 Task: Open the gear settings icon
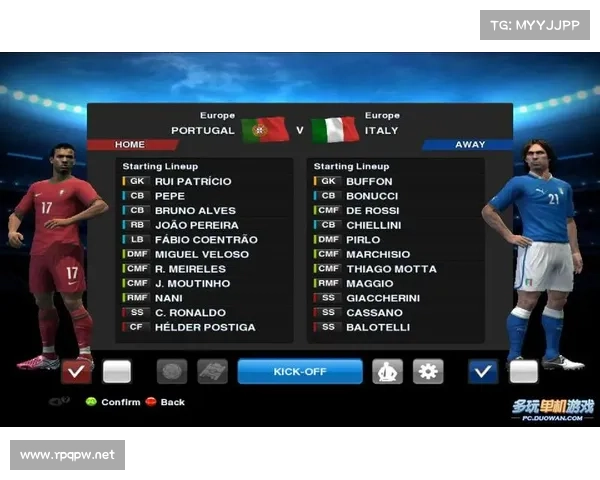[428, 372]
